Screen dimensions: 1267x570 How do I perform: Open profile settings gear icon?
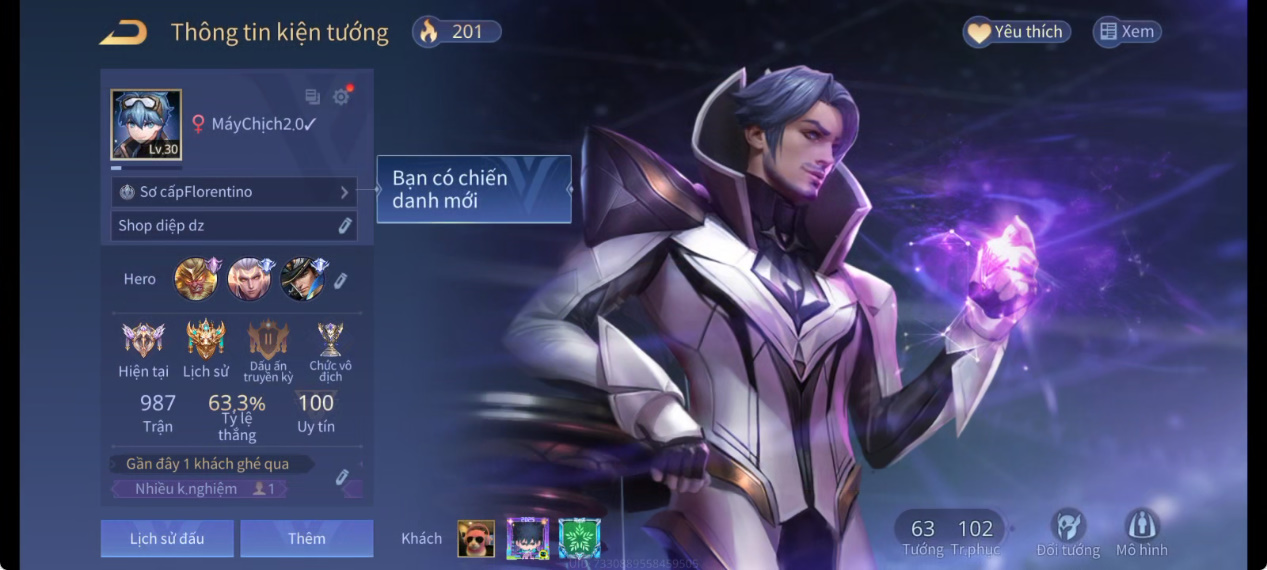click(341, 97)
